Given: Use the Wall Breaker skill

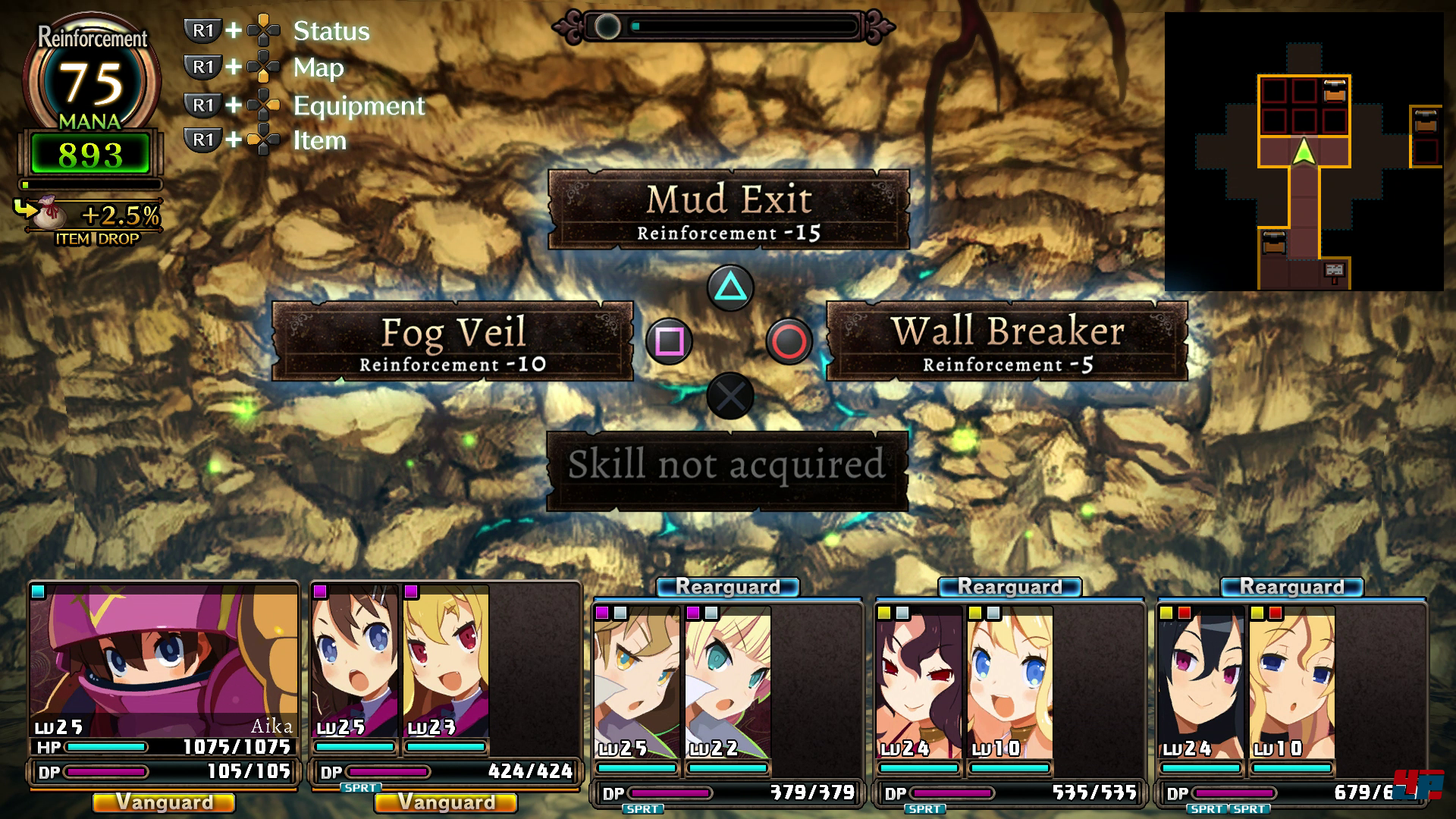Looking at the screenshot, I should pyautogui.click(x=1006, y=341).
